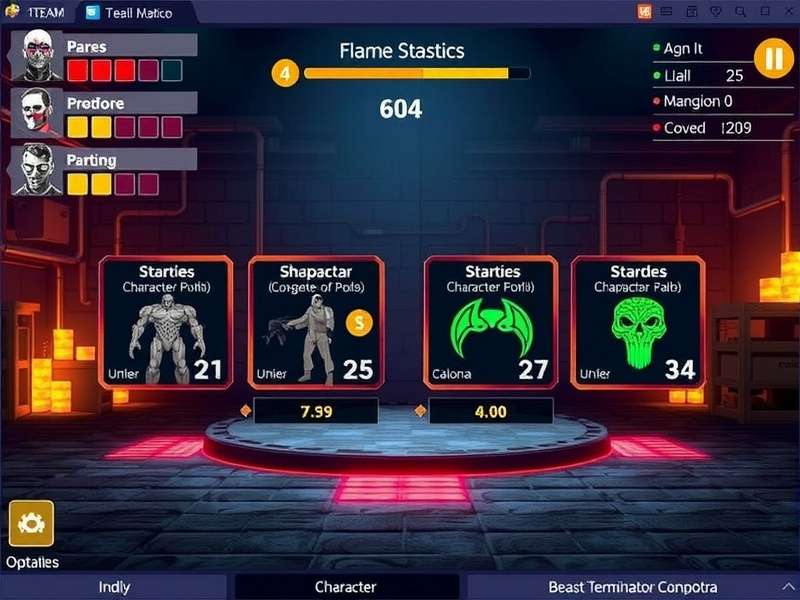Pause the game with the orange button
This screenshot has width=800, height=600.
pyautogui.click(x=773, y=57)
